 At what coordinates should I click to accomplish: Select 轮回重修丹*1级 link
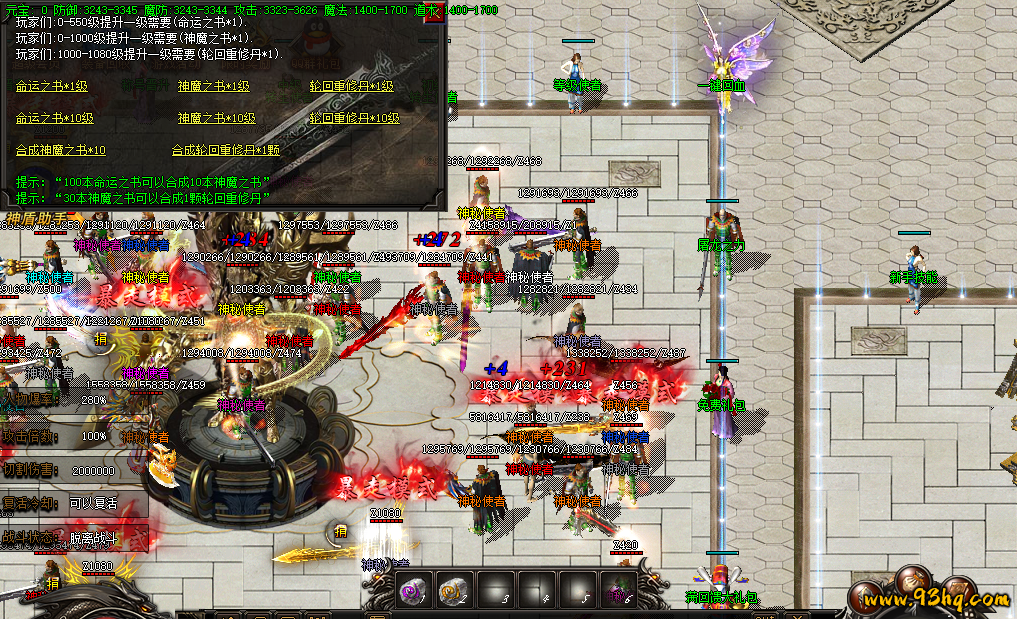point(352,87)
